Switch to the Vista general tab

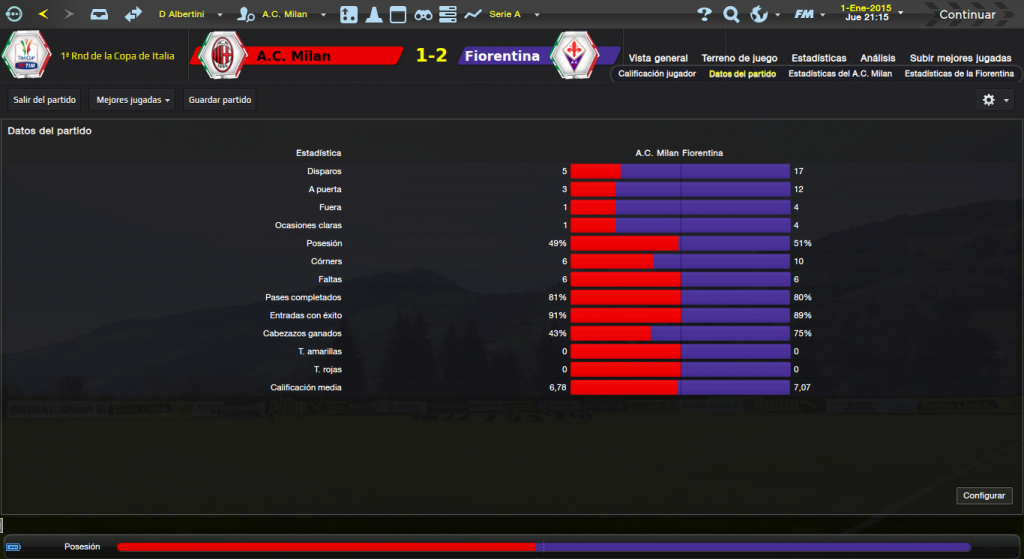(x=658, y=58)
